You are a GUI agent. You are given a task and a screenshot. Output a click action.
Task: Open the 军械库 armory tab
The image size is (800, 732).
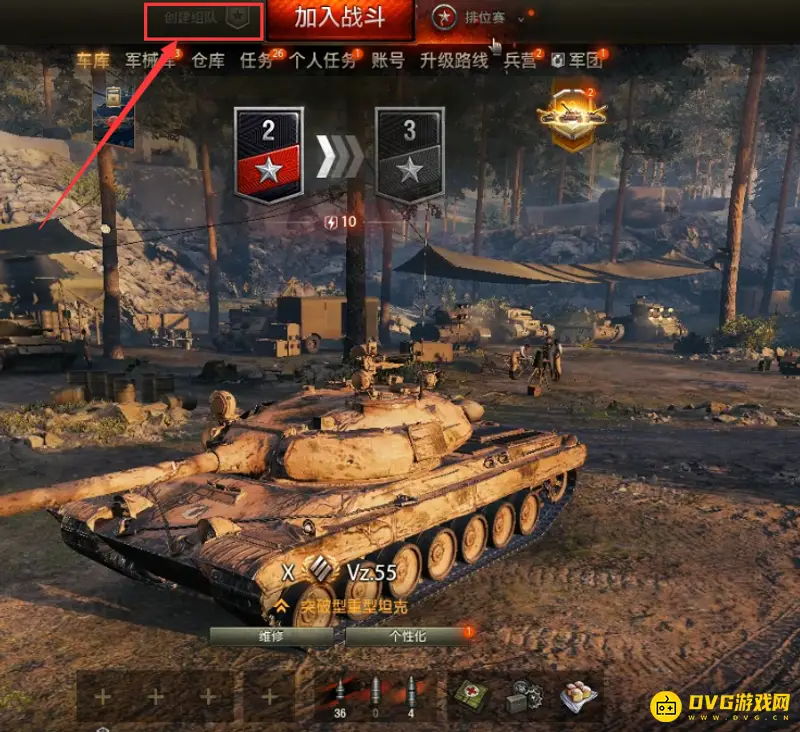point(150,60)
